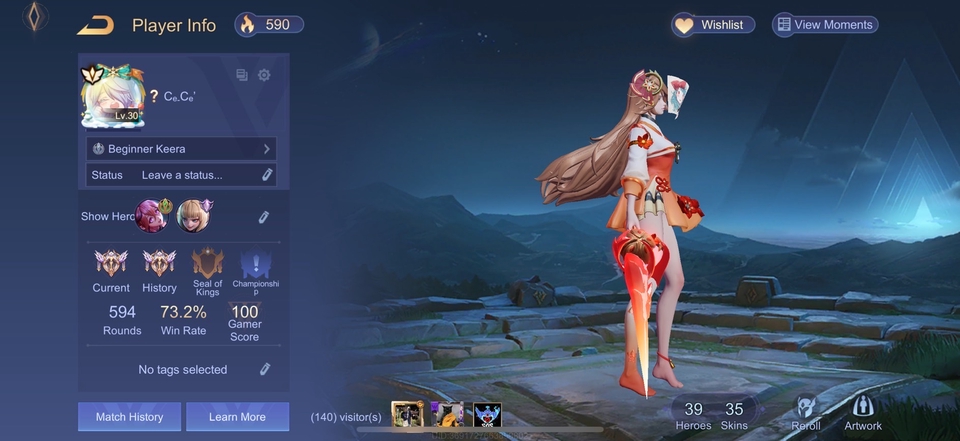Edit the player tags
The image size is (960, 441).
[x=265, y=369]
